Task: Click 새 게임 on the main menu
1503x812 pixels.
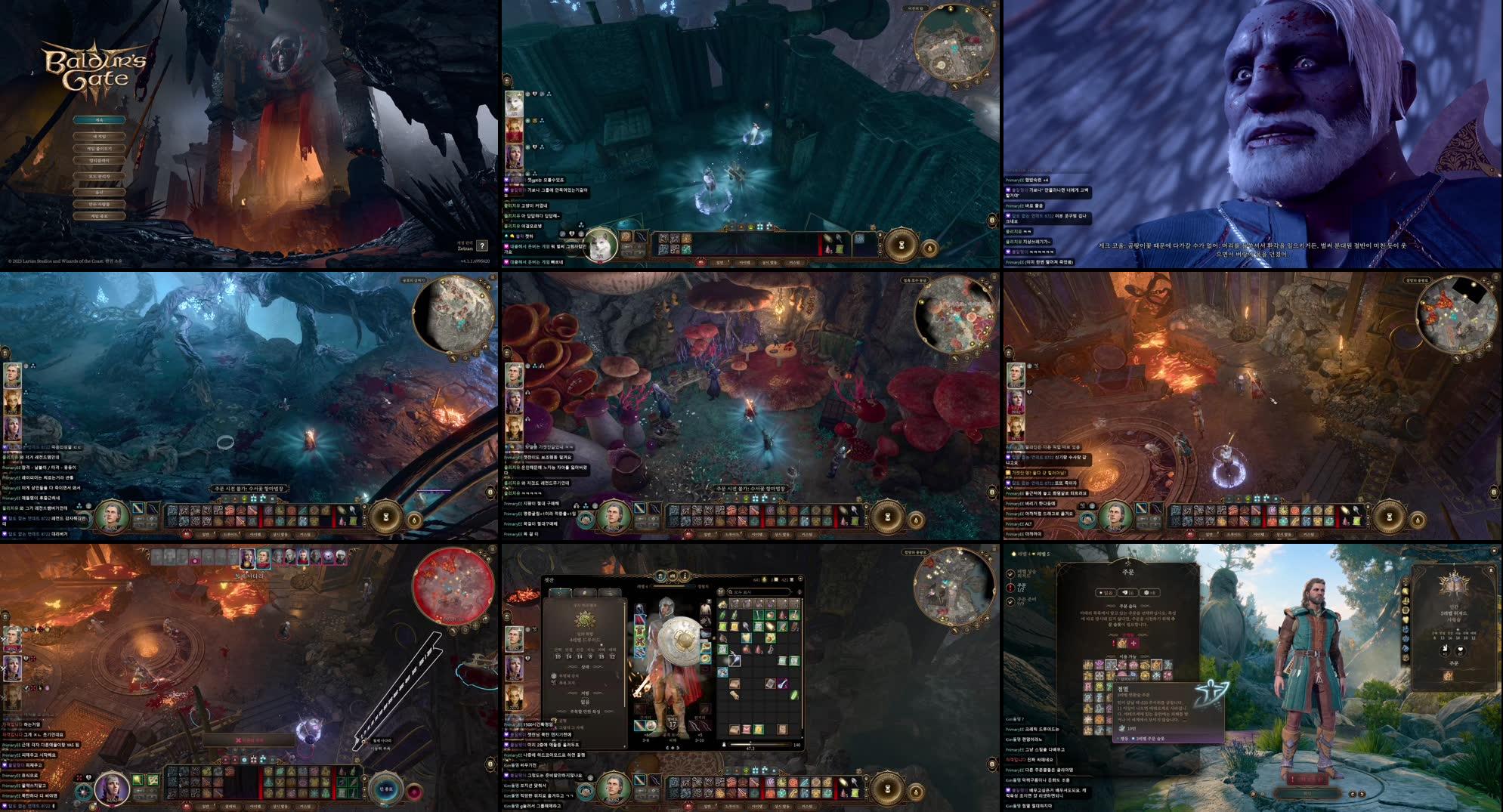Action: click(x=100, y=136)
